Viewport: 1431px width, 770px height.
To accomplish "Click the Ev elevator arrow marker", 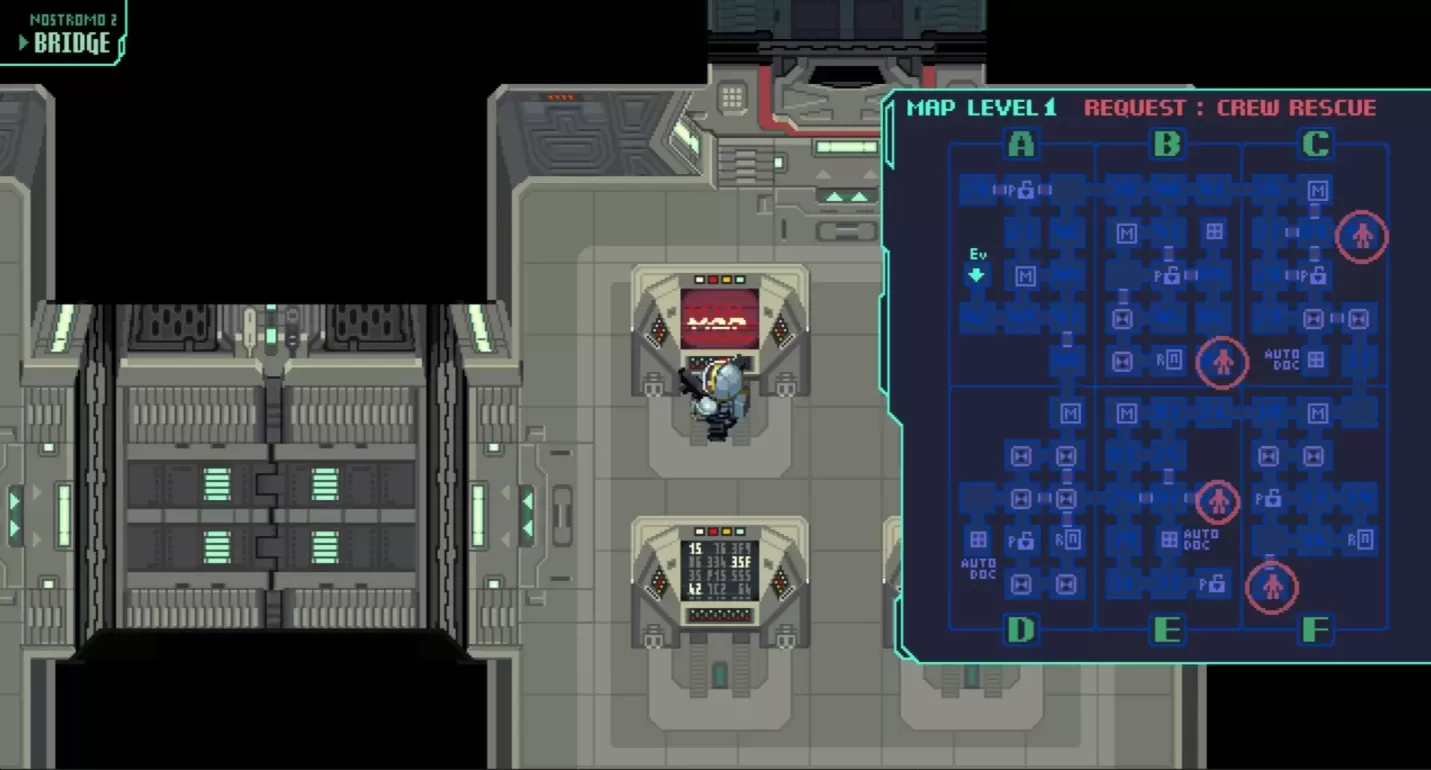I will coord(977,274).
